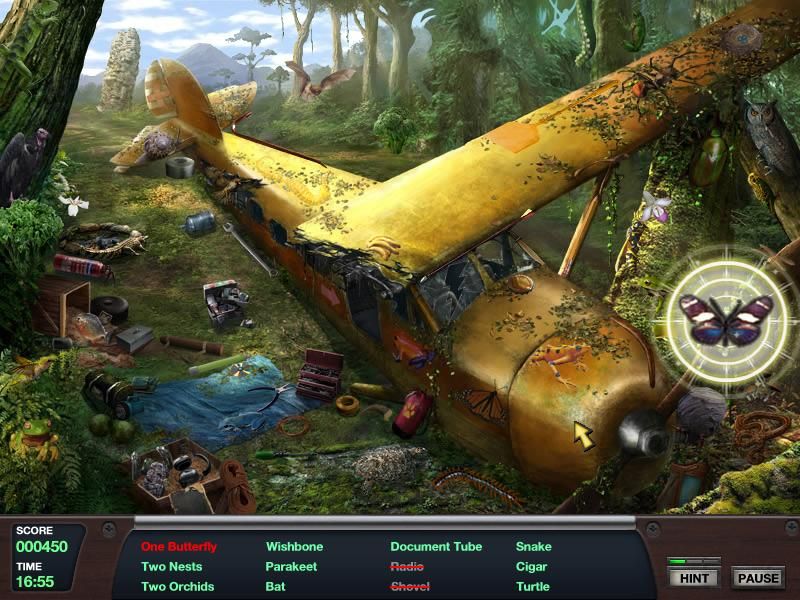Use the HINT button
This screenshot has width=800, height=600.
click(x=694, y=578)
